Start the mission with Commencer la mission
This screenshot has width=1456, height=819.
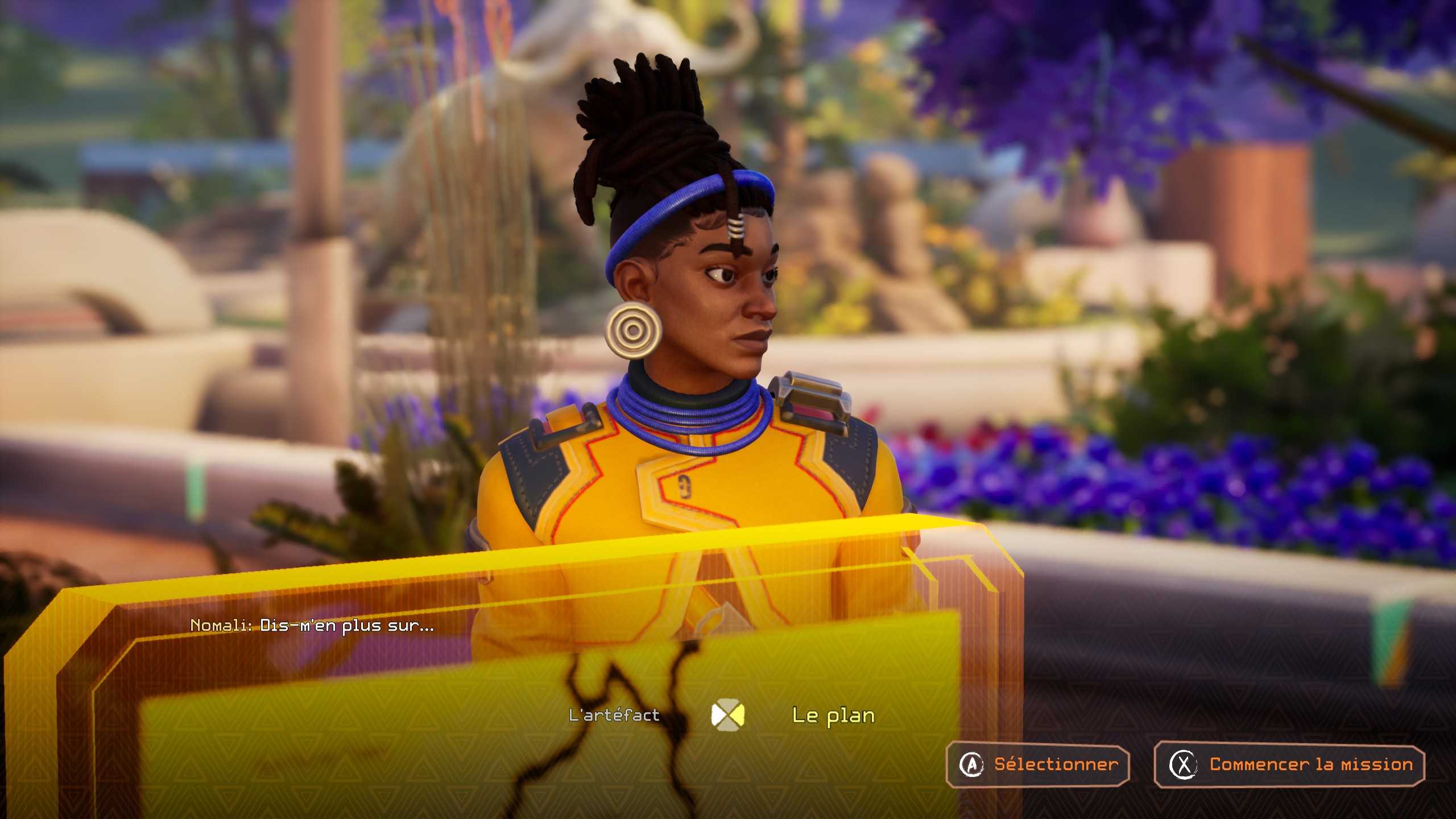click(1289, 765)
